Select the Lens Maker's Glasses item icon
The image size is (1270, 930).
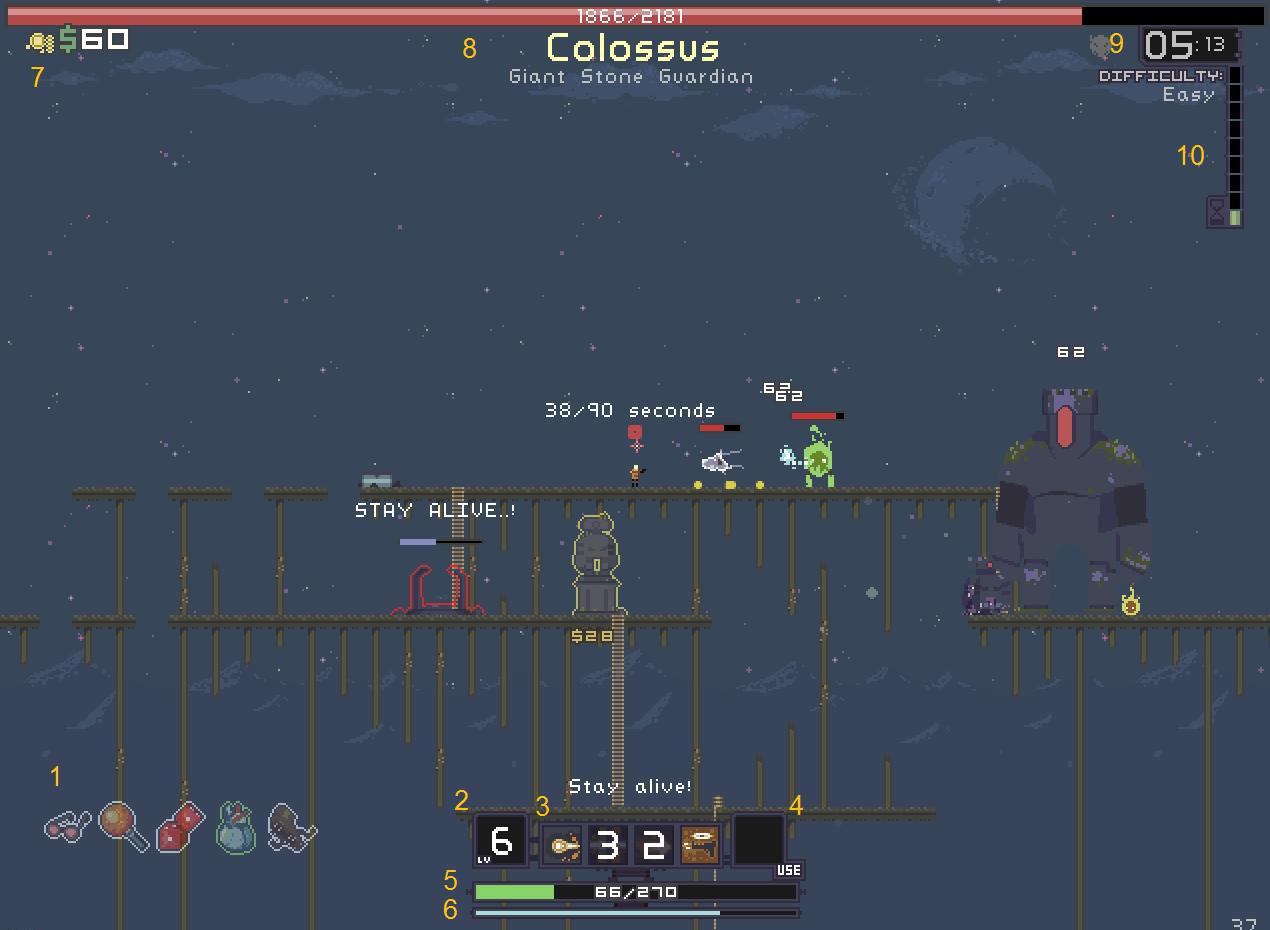click(x=67, y=827)
